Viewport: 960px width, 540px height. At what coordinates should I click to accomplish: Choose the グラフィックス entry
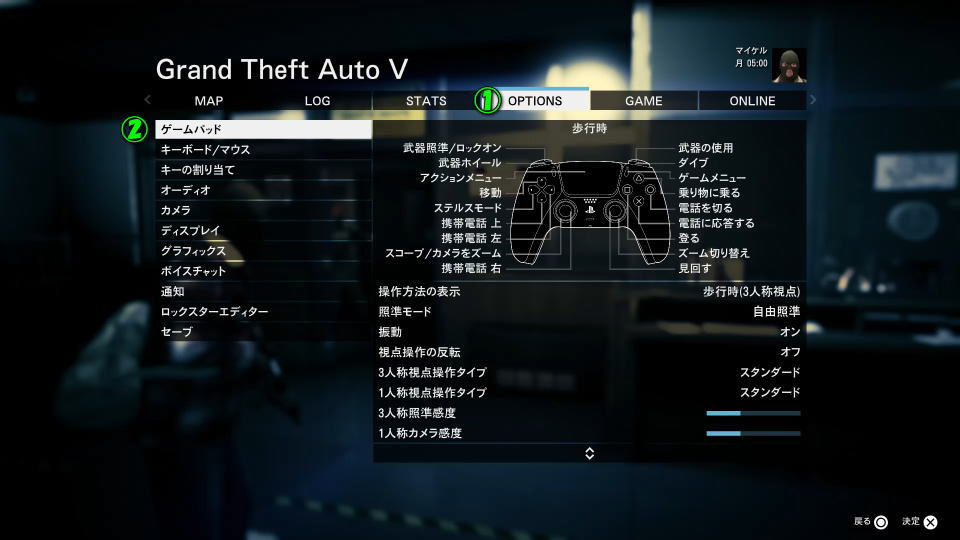tap(263, 251)
